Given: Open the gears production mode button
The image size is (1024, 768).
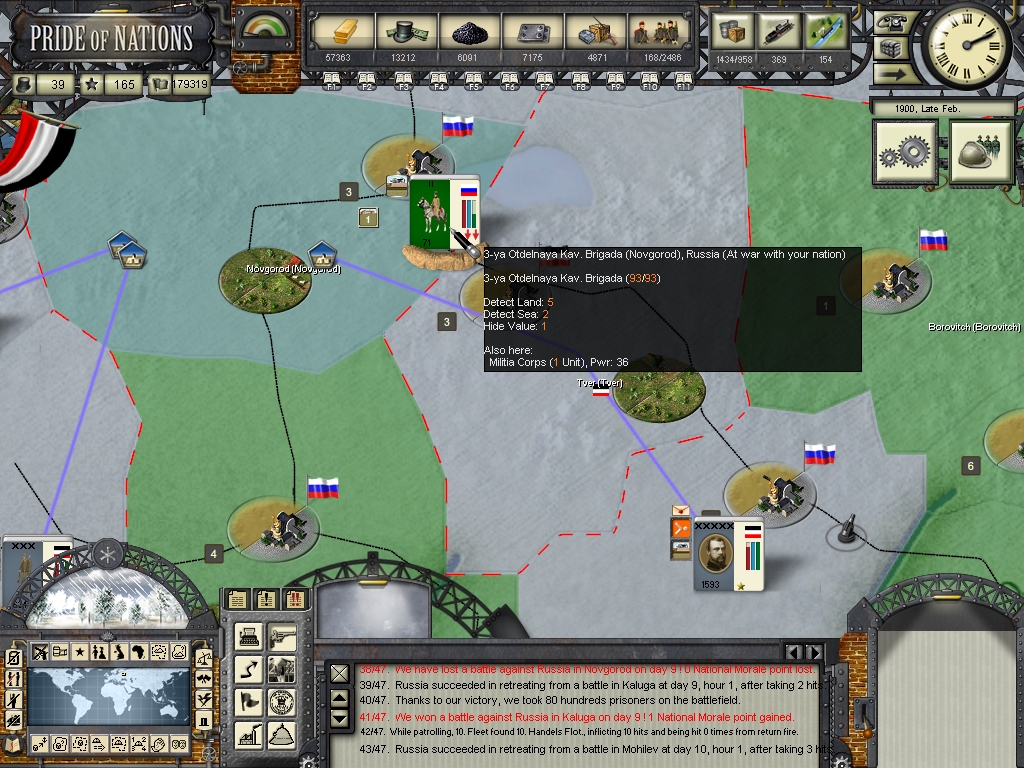Looking at the screenshot, I should coord(905,154).
